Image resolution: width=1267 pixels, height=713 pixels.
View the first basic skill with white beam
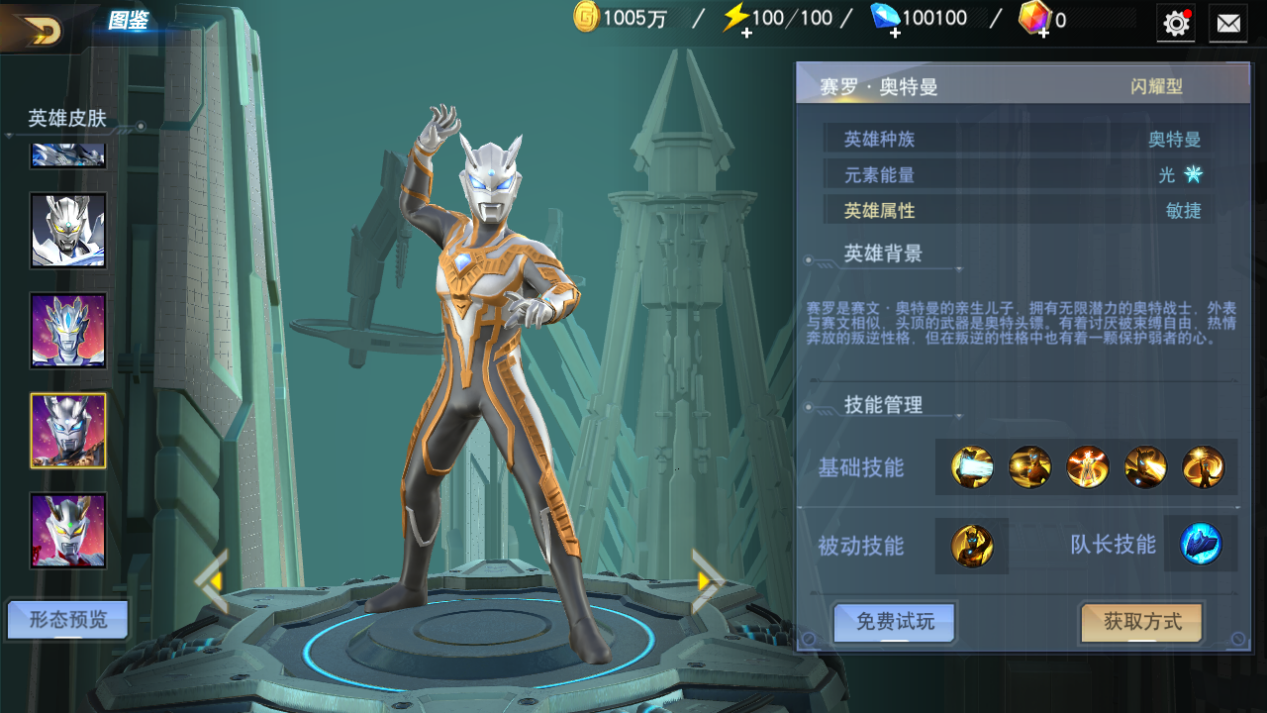point(972,467)
